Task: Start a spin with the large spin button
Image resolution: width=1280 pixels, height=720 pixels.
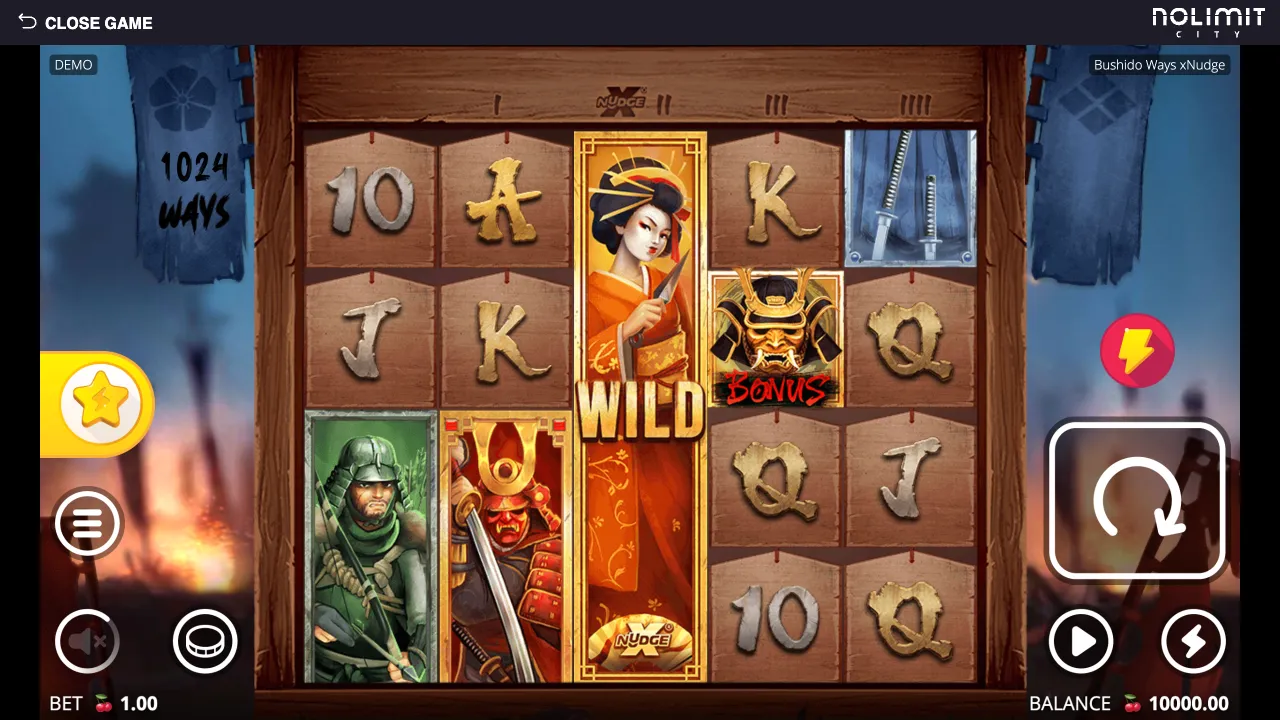Action: (1137, 500)
